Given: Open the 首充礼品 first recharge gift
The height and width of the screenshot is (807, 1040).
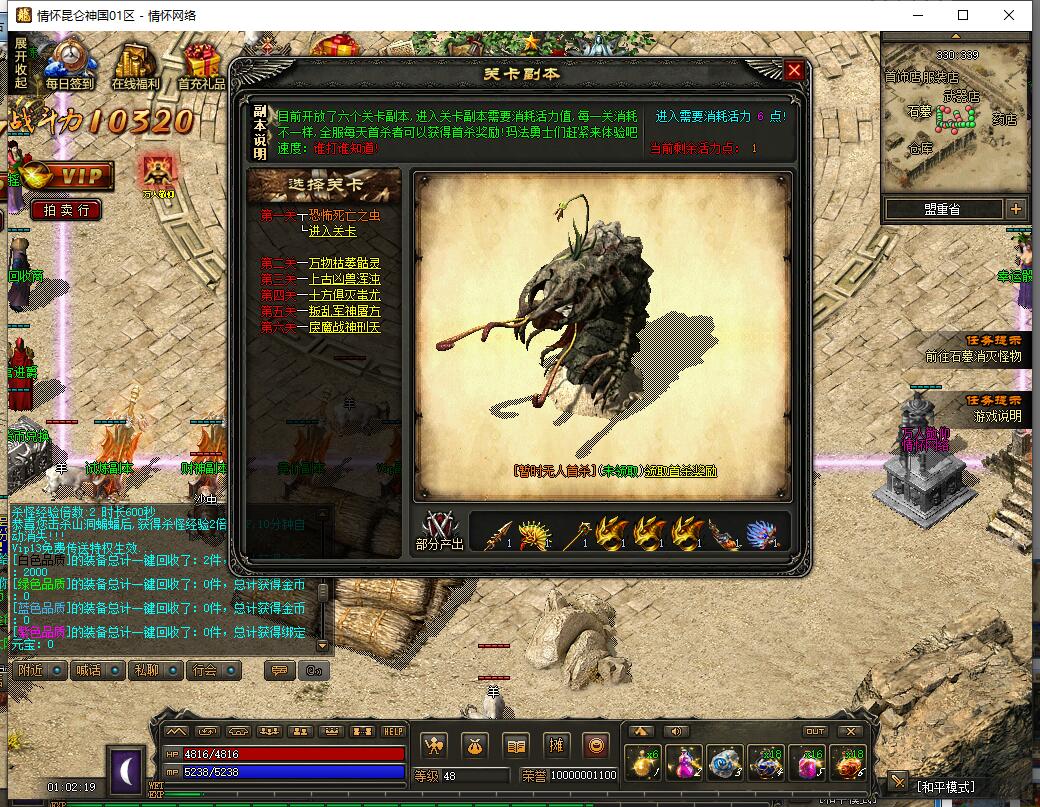Looking at the screenshot, I should tap(201, 63).
